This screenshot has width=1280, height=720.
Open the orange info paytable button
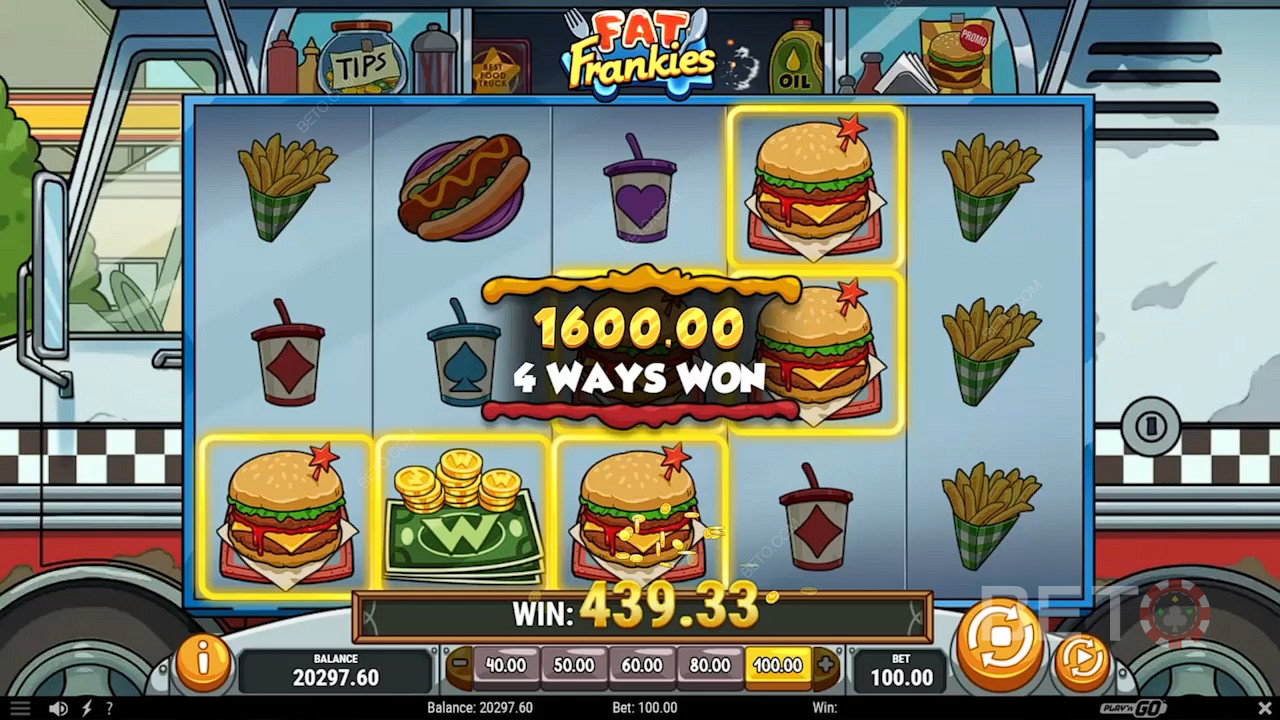[x=203, y=660]
